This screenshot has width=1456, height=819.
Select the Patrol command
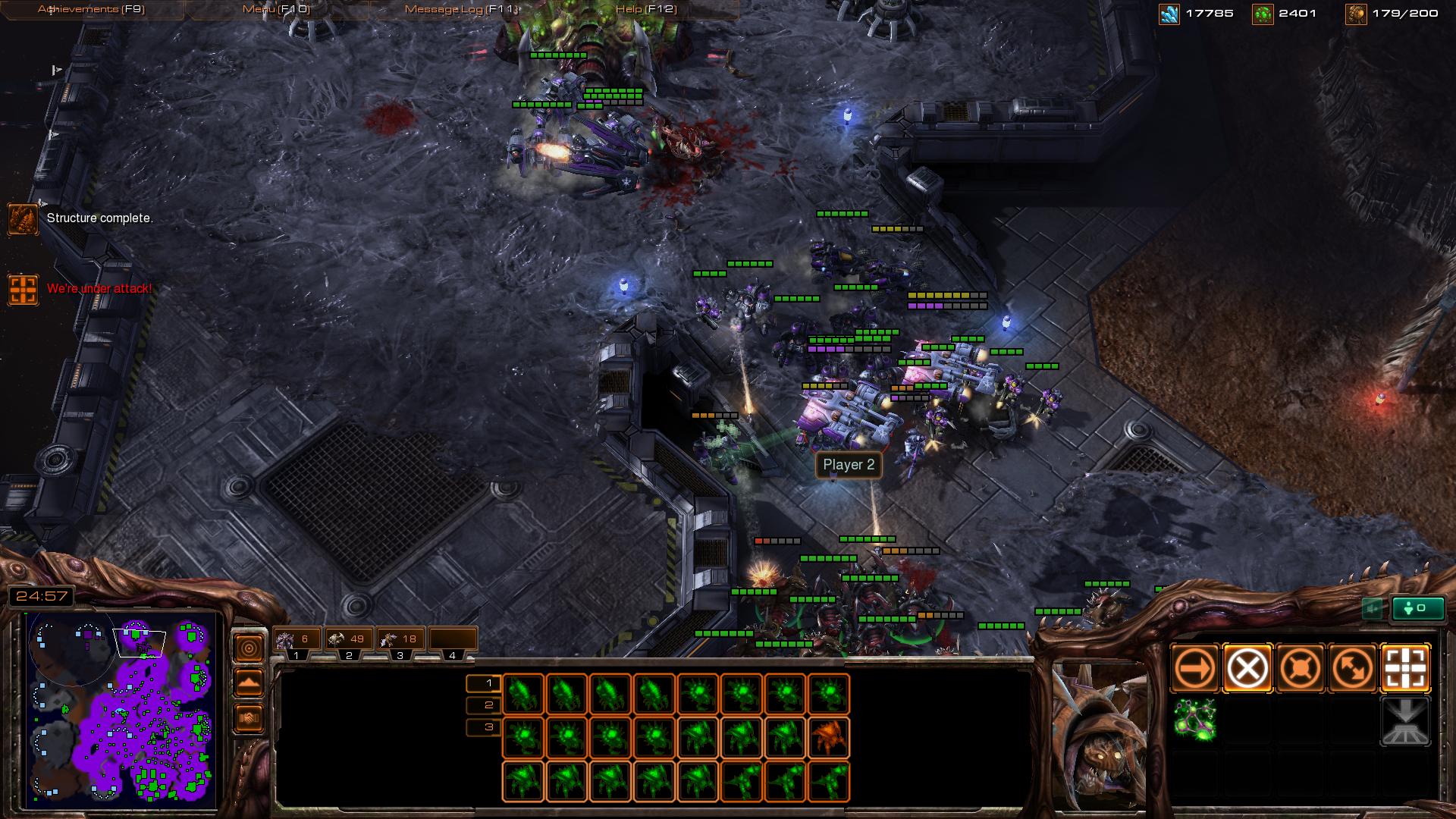1353,669
